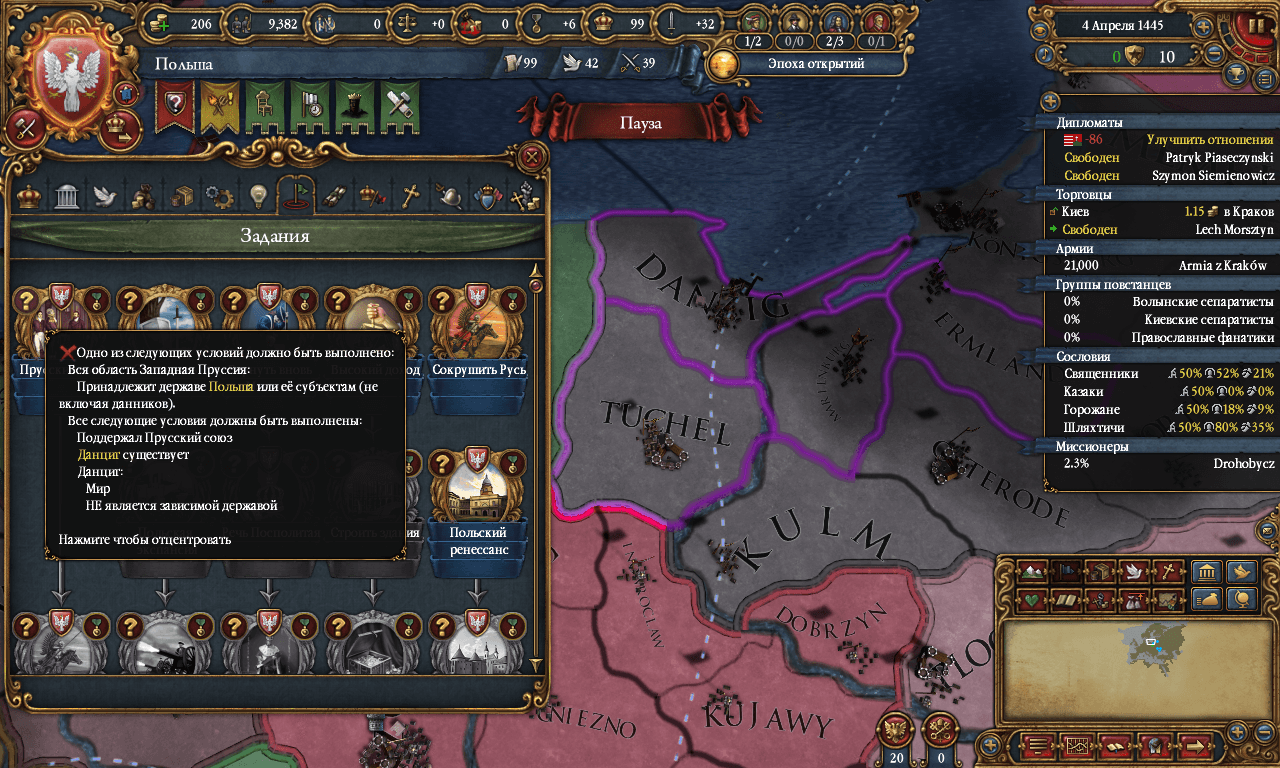Image resolution: width=1280 pixels, height=768 pixels.
Task: Switch to the Court crown tab
Action: pos(30,195)
